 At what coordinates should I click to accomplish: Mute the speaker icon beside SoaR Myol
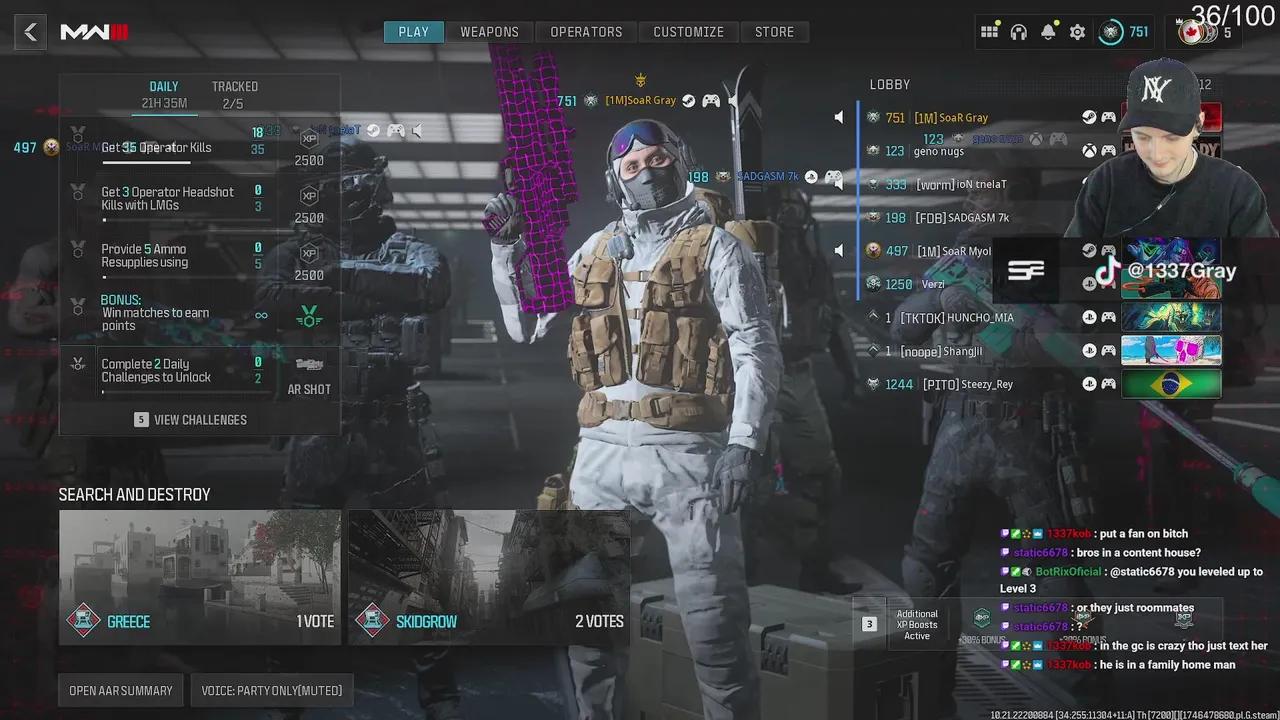point(839,250)
